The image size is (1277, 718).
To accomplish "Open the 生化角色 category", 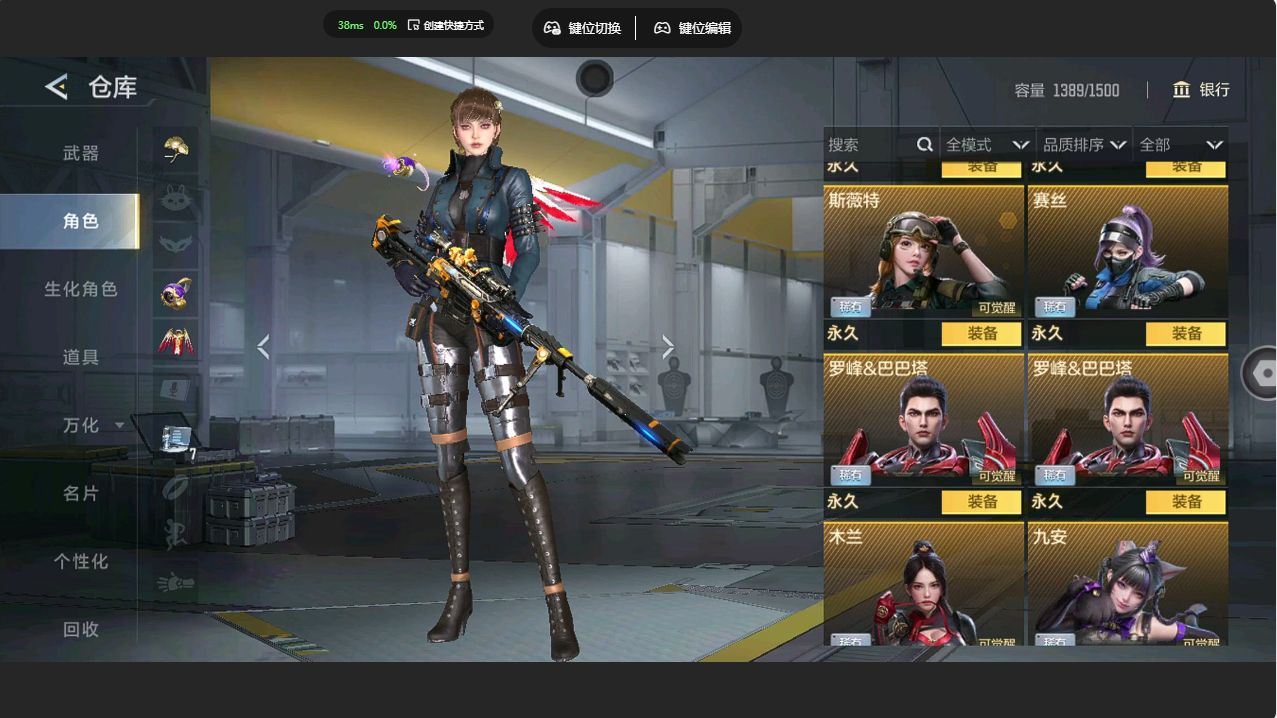I will point(81,289).
